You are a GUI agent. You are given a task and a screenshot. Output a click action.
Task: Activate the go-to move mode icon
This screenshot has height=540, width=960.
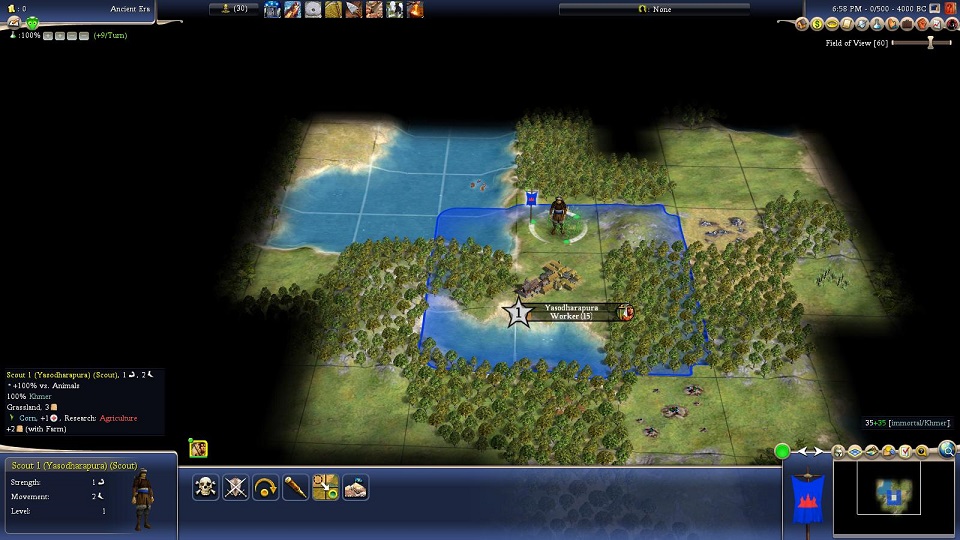click(x=325, y=487)
